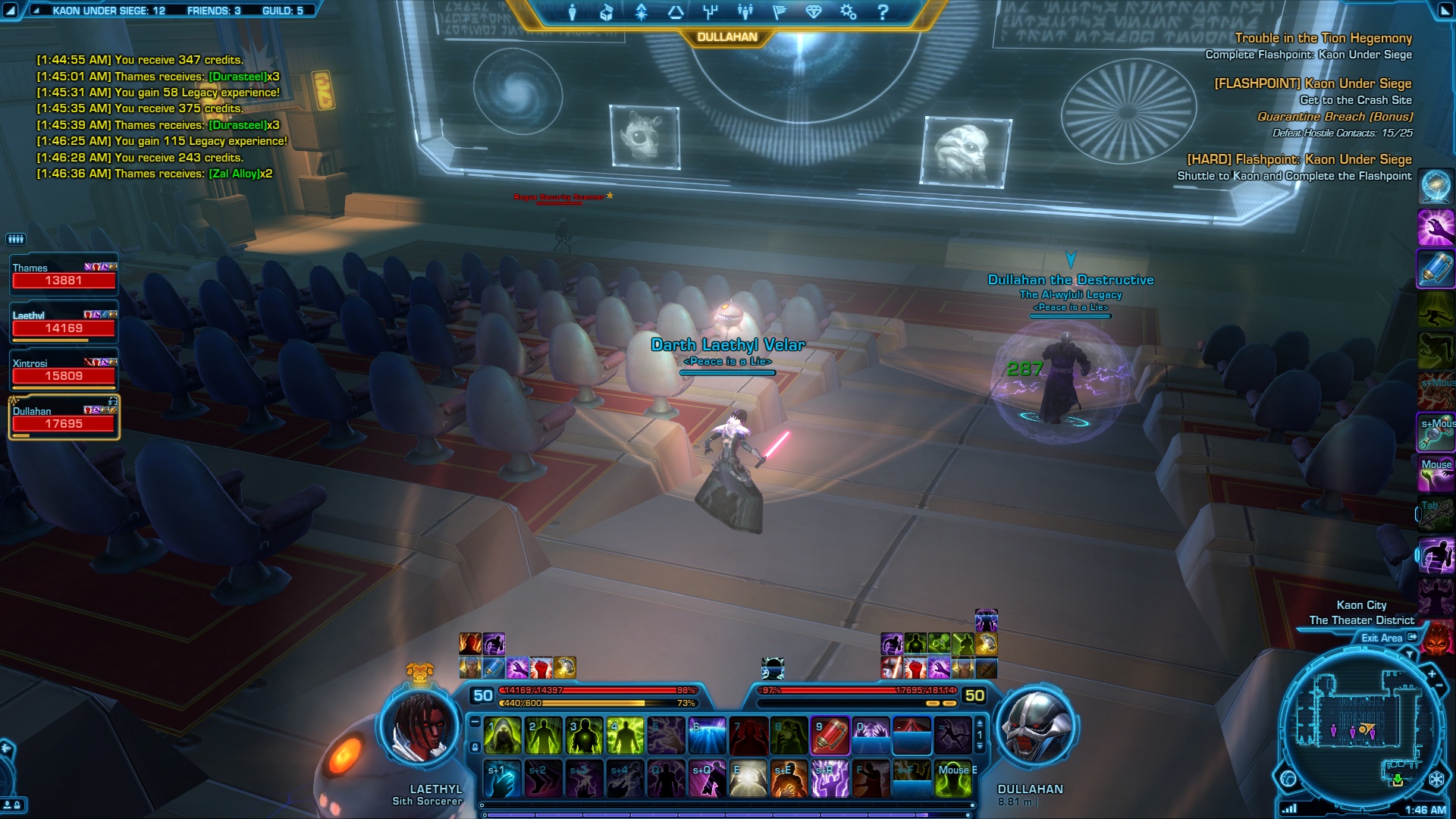
Task: Target Dullahan in the party frame
Action: point(64,418)
